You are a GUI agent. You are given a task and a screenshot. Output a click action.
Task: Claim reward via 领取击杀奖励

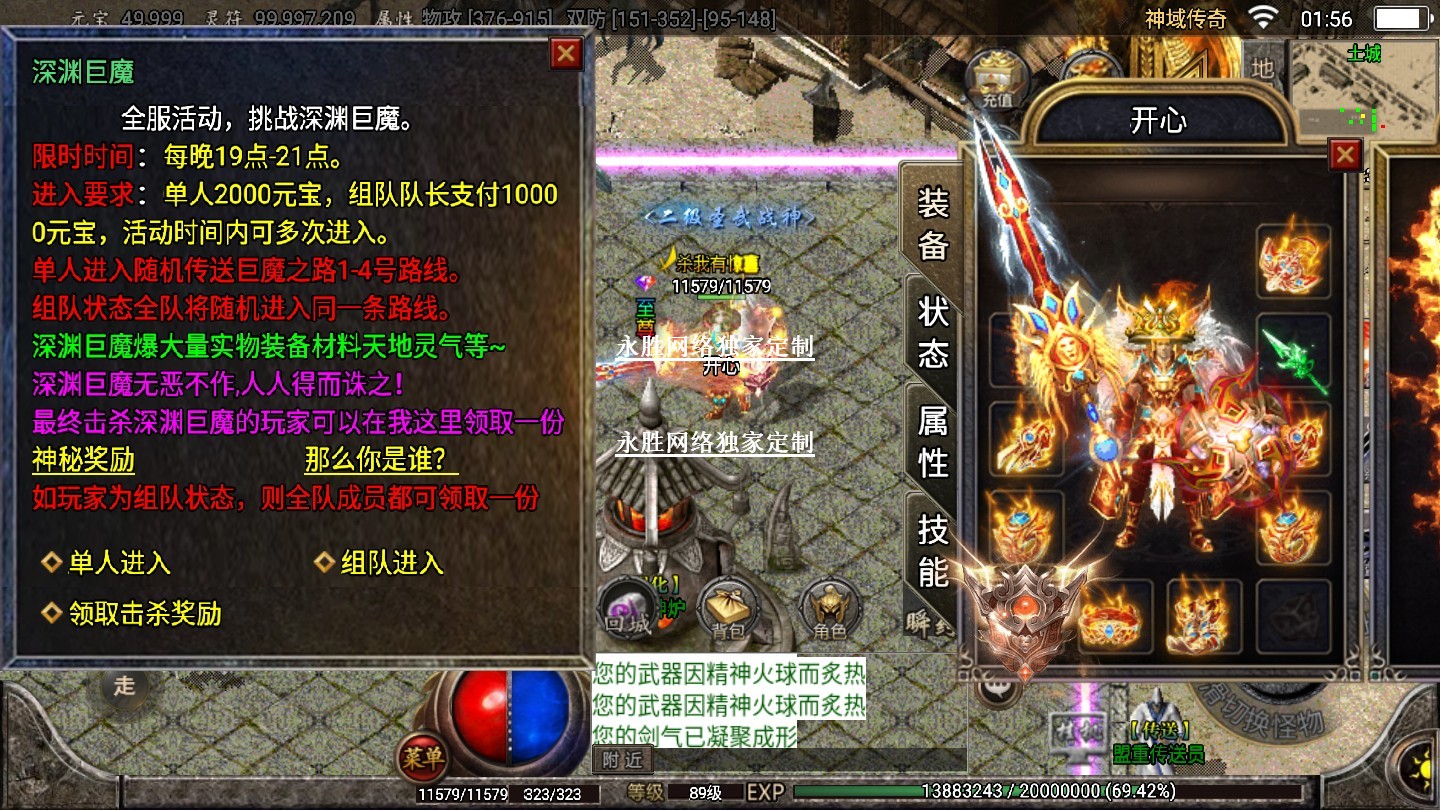point(143,613)
